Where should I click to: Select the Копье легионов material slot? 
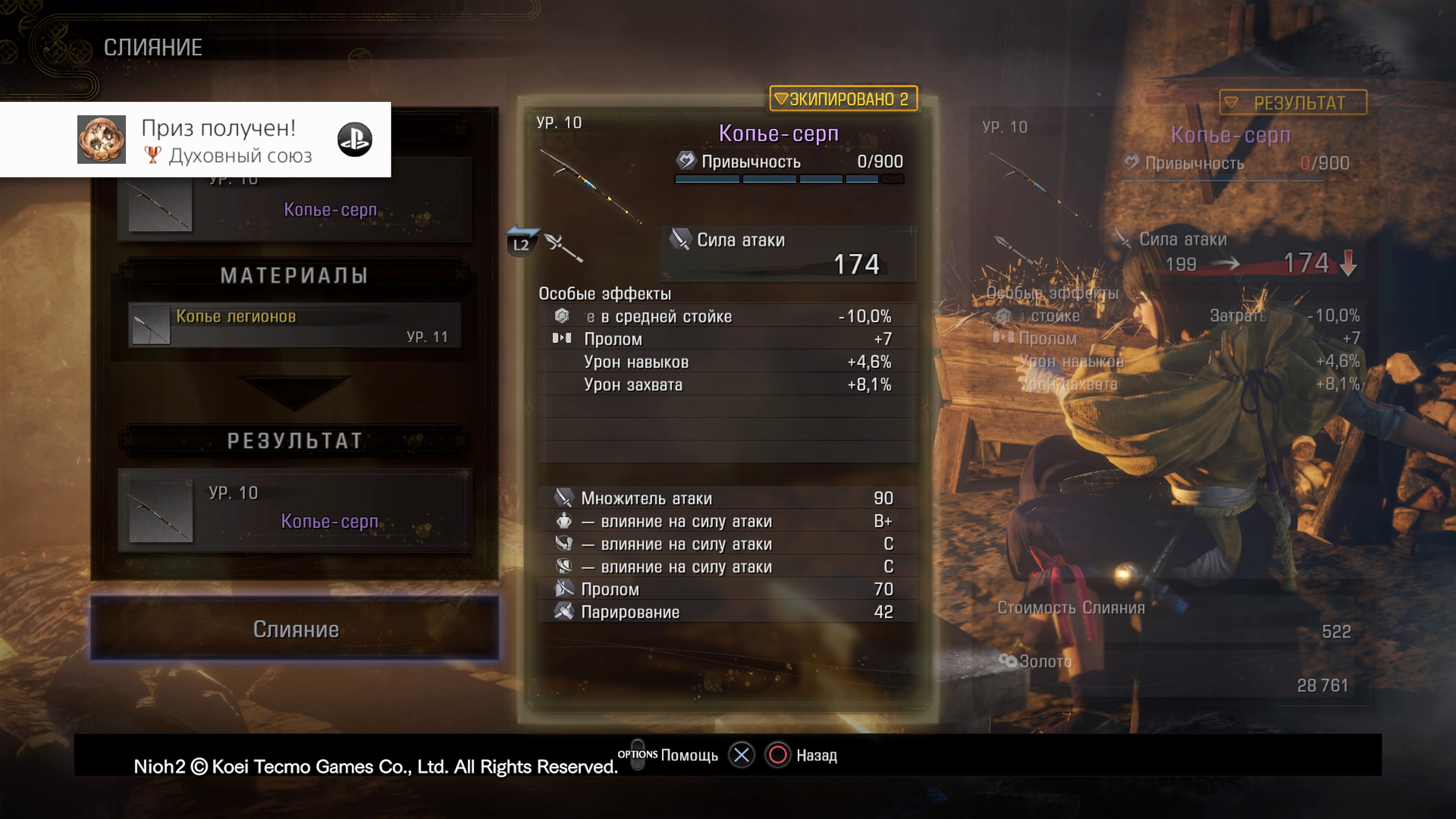pos(295,325)
